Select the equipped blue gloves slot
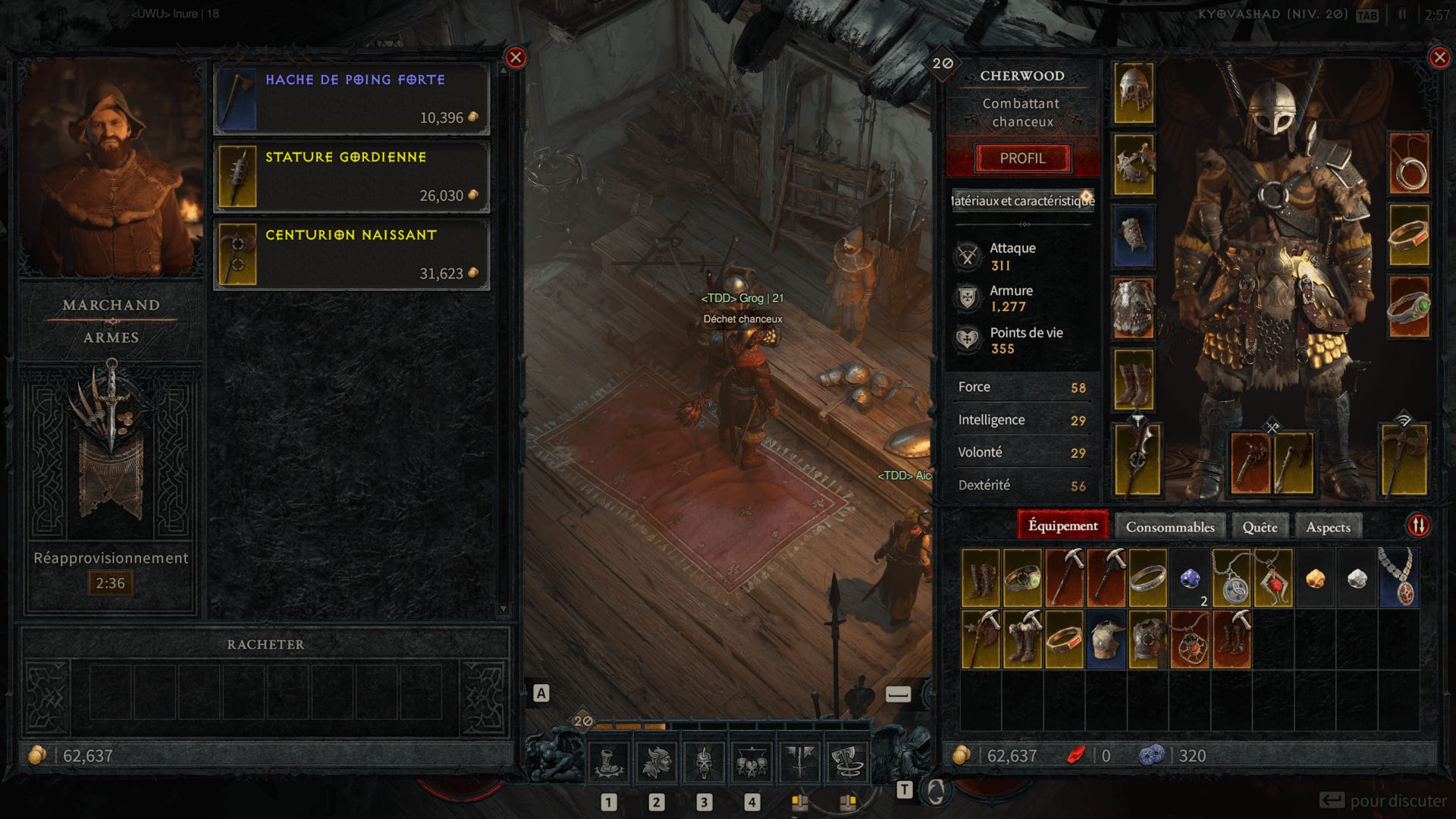The height and width of the screenshot is (819, 1456). (x=1134, y=237)
